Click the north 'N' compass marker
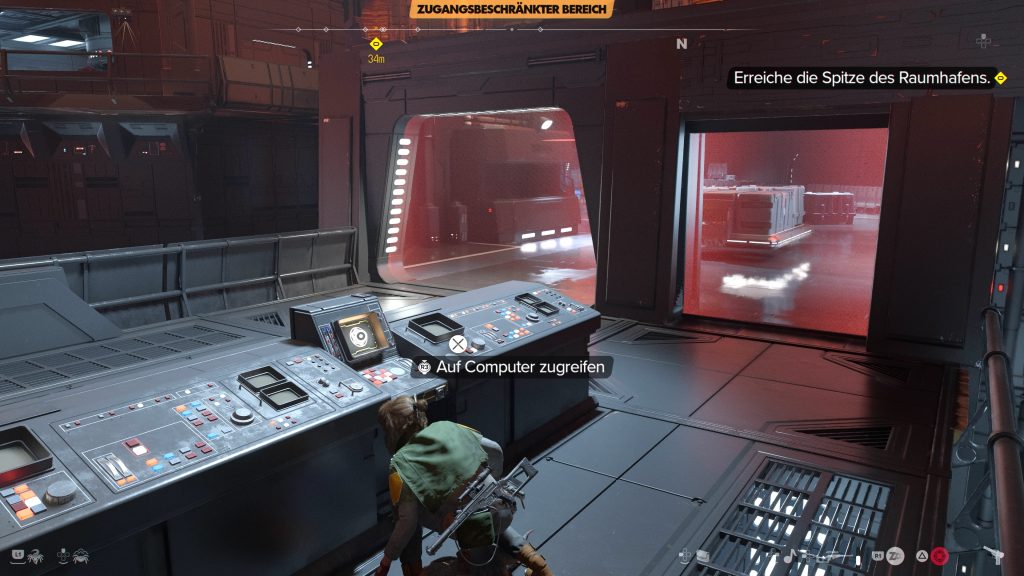Image resolution: width=1024 pixels, height=576 pixels. point(682,44)
